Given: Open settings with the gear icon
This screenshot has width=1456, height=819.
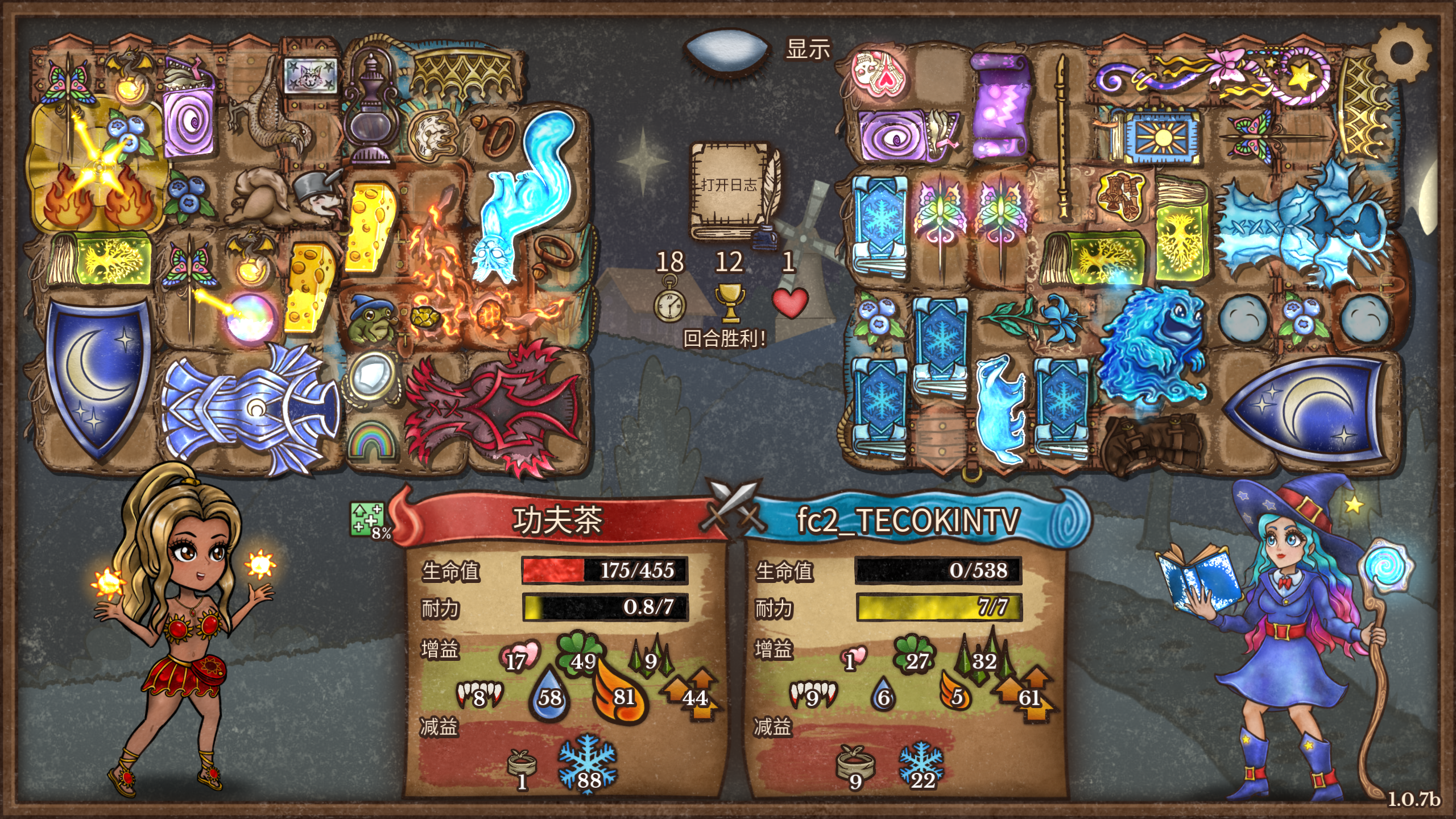Looking at the screenshot, I should click(1400, 54).
